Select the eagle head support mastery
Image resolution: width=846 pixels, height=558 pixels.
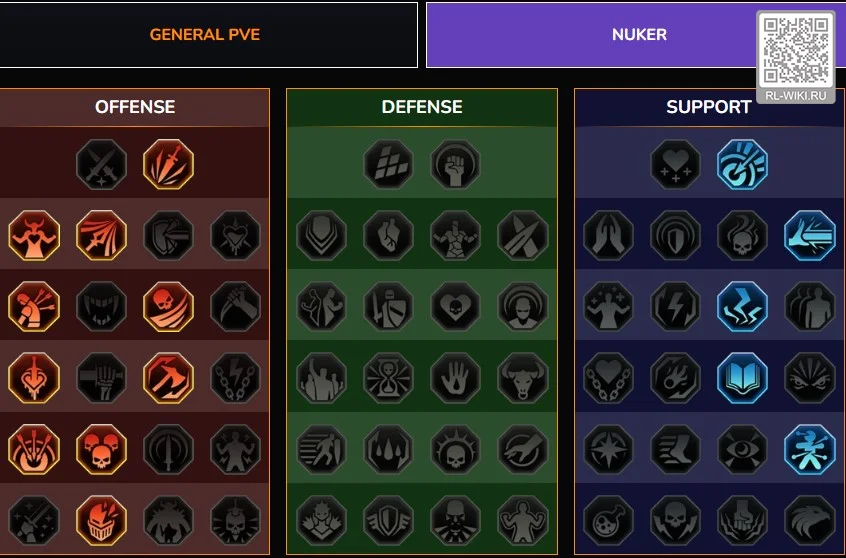[810, 521]
